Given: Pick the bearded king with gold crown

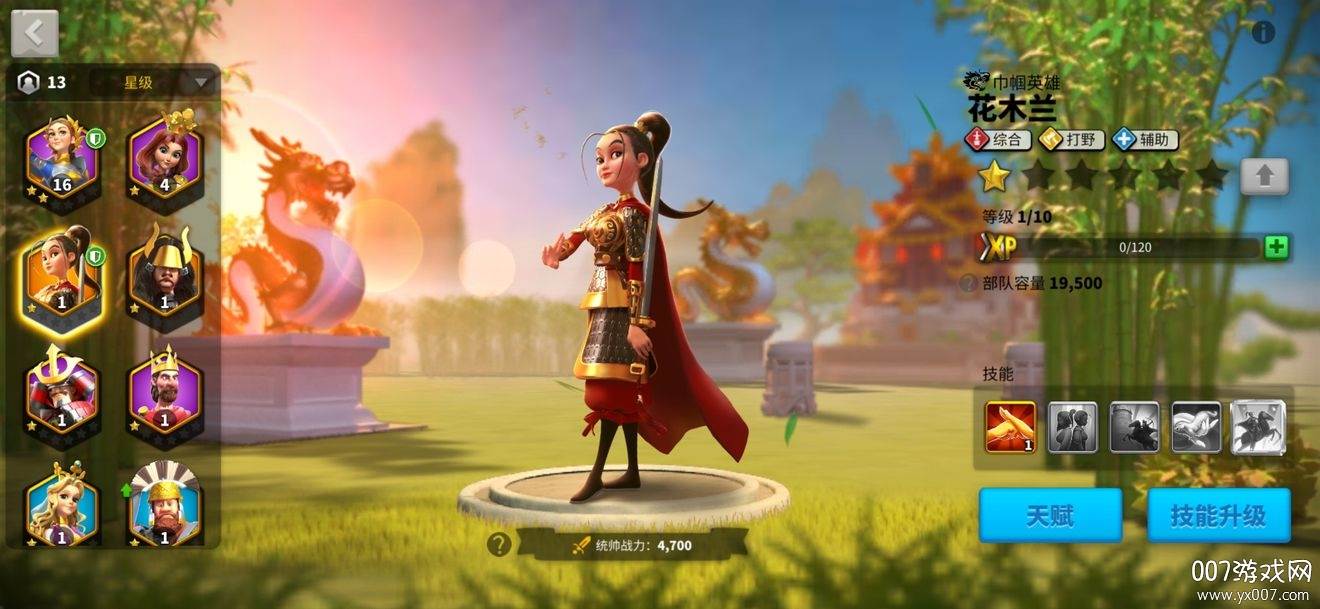Looking at the screenshot, I should 164,388.
